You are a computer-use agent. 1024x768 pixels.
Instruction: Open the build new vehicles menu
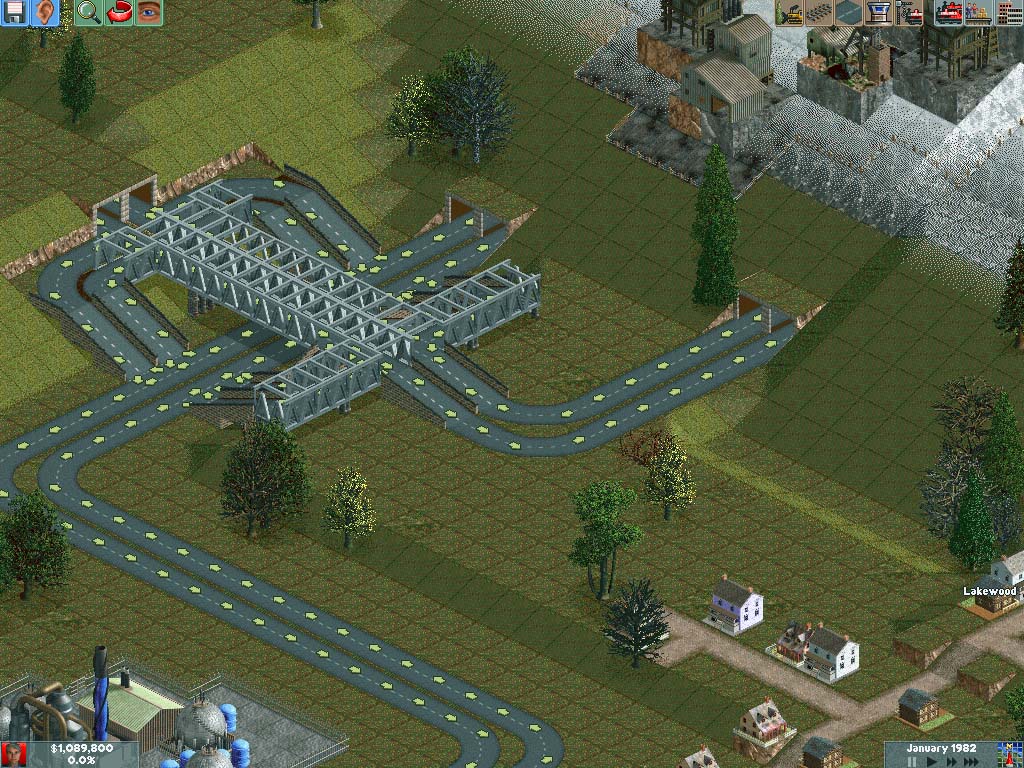pos(910,13)
